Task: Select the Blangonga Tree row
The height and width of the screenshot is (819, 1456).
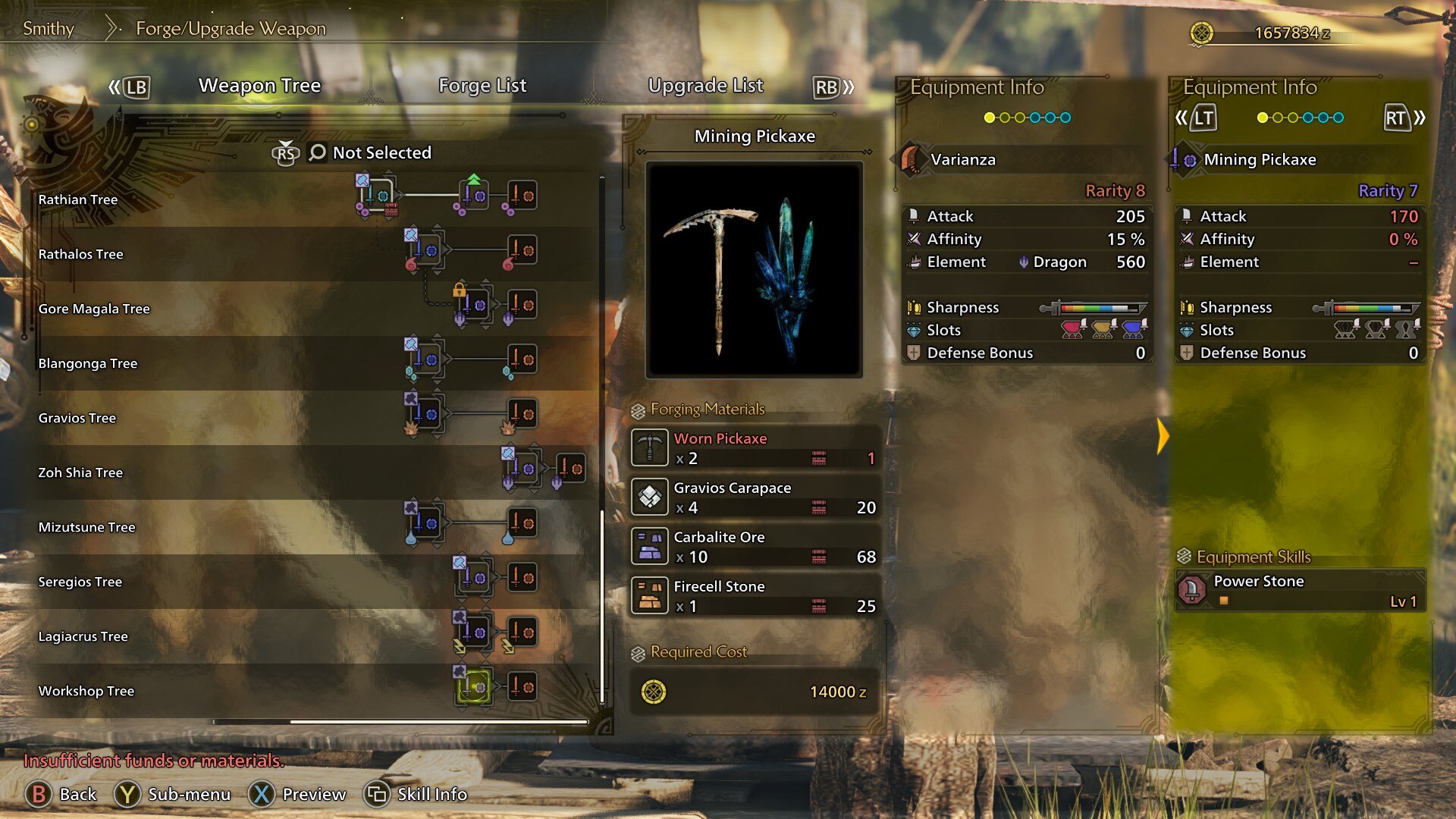Action: 88,363
